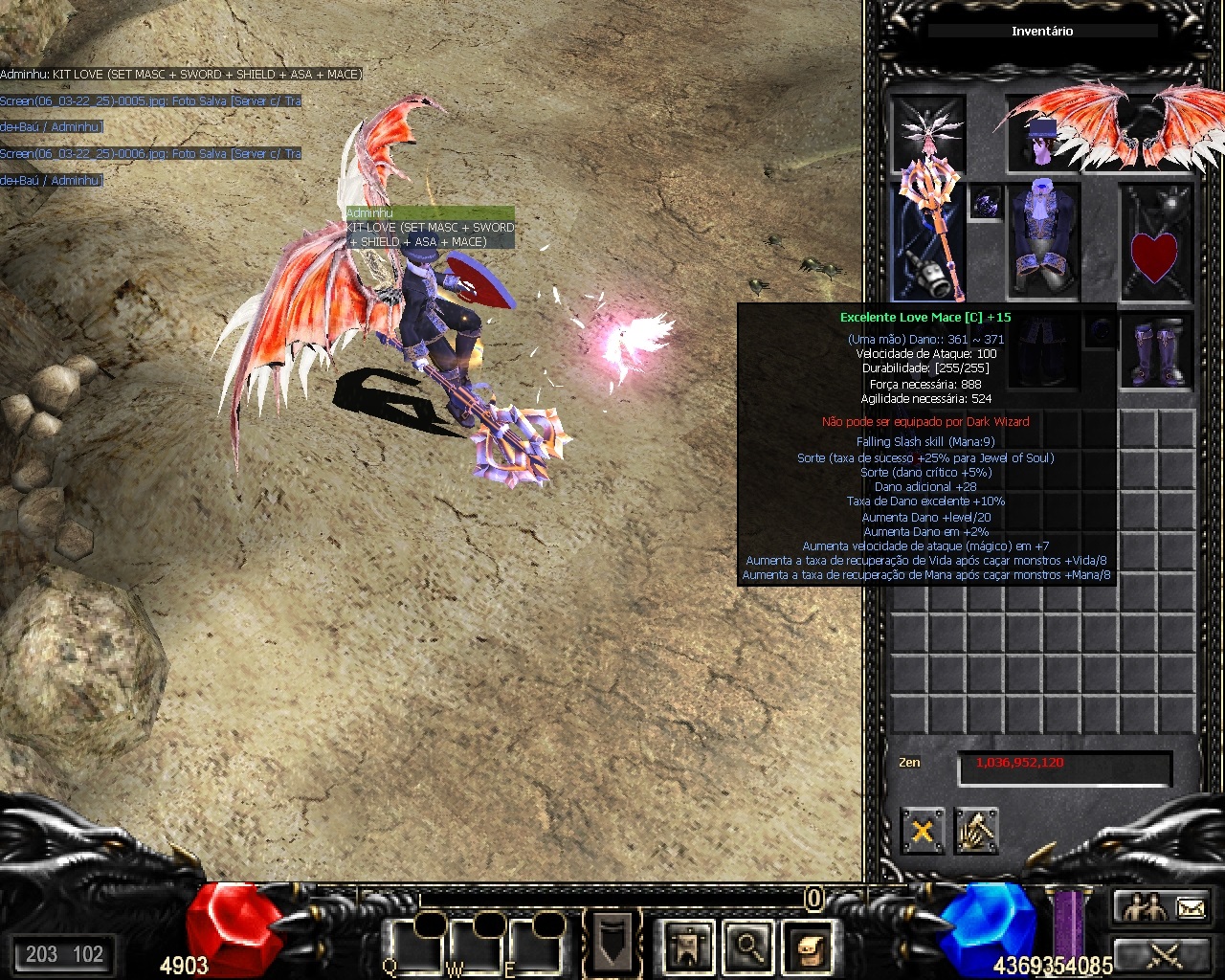This screenshot has width=1225, height=980.
Task: Click the Zen amount field
Action: (x=1064, y=765)
